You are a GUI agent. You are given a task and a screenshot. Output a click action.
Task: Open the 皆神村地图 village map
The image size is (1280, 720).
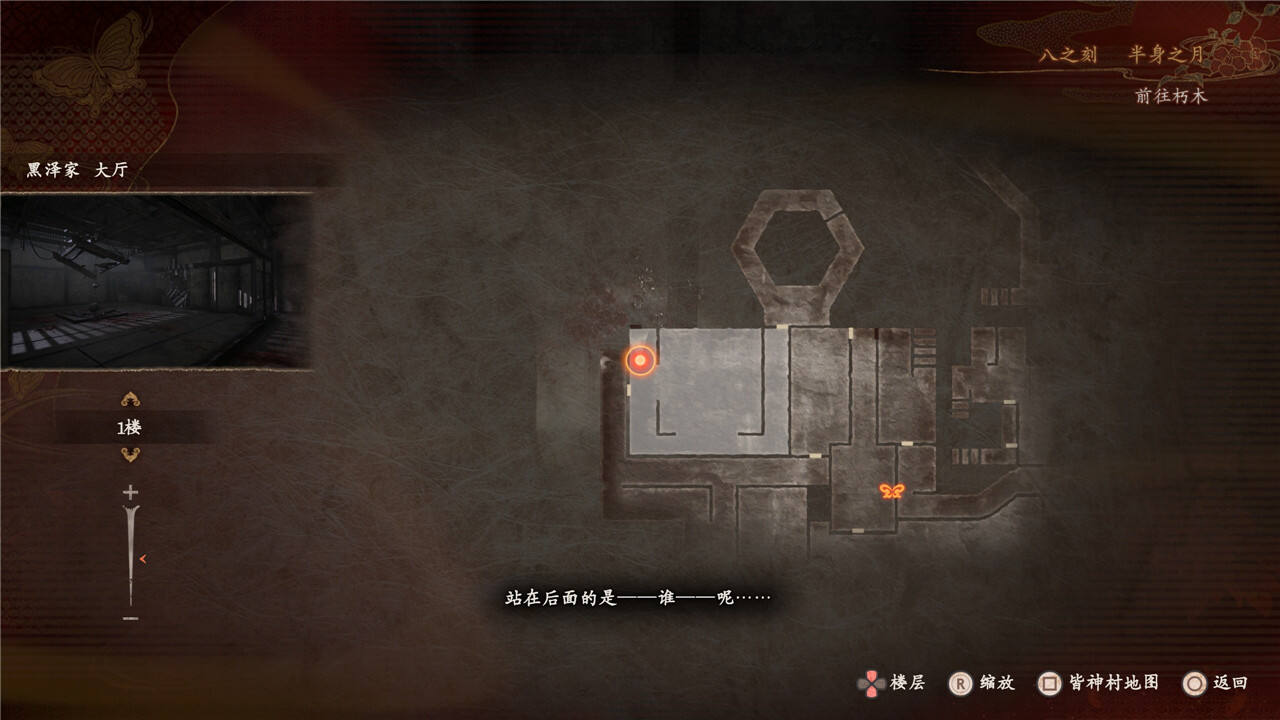tap(1099, 683)
